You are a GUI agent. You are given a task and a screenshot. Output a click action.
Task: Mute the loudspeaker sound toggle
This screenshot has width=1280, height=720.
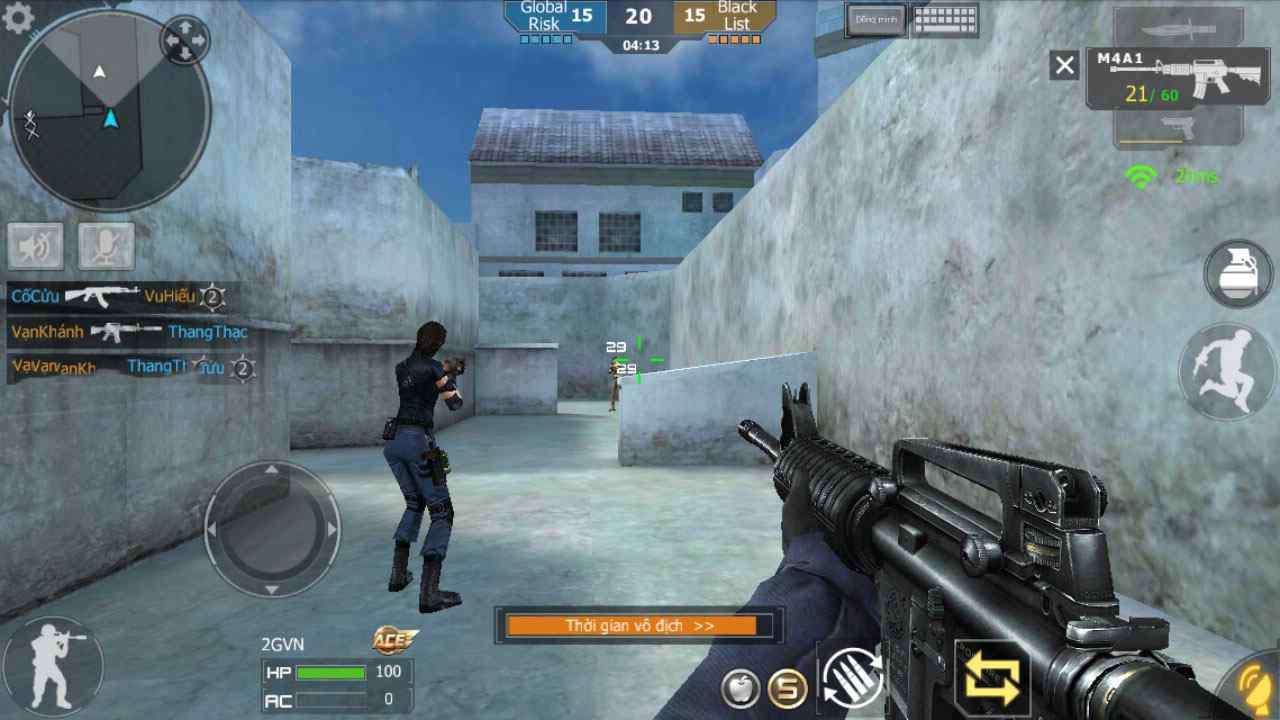pos(36,246)
